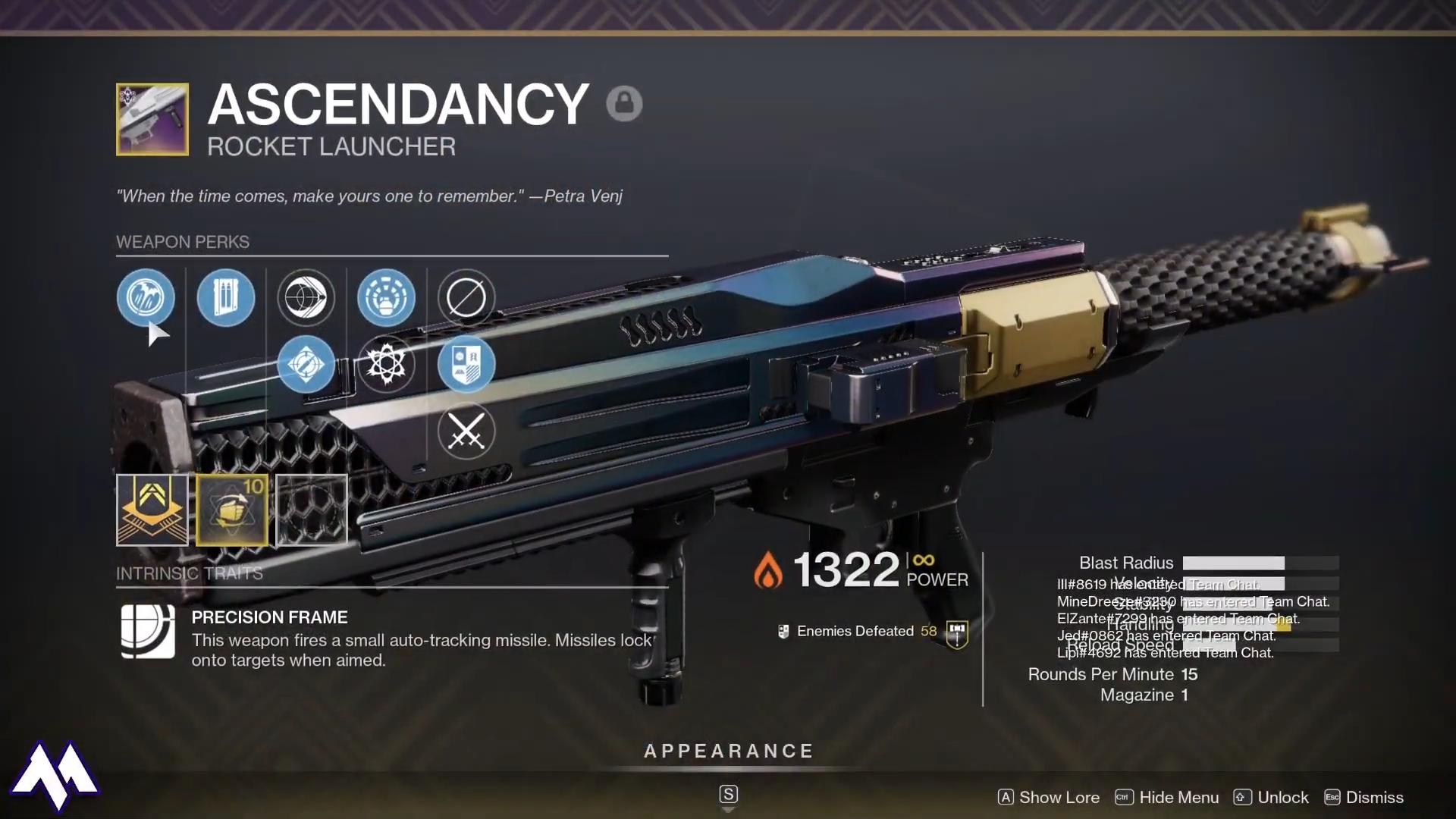Screen dimensions: 1456x819
Task: Pick the empty slashed-circle perk slot
Action: click(x=466, y=297)
